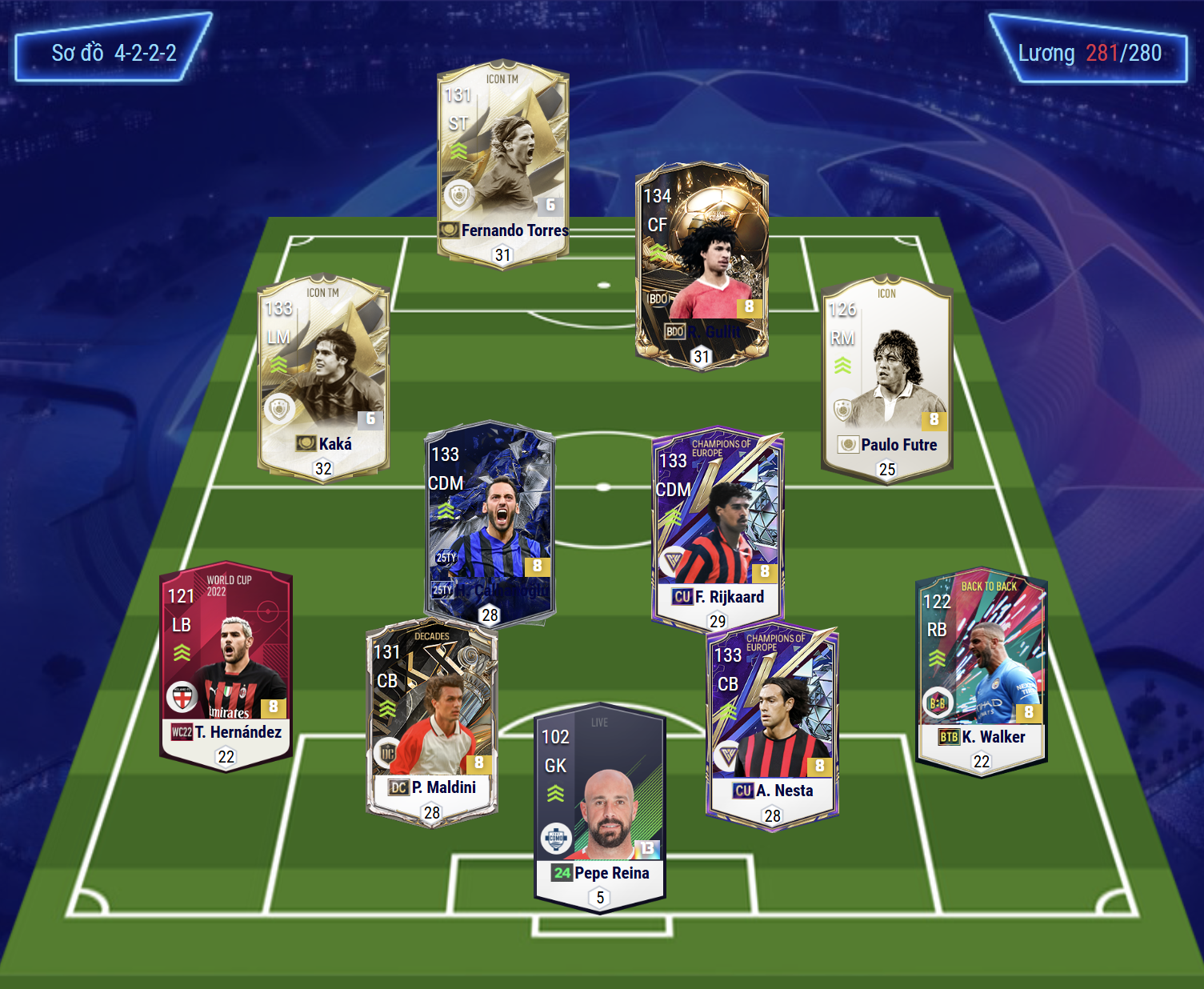Click the Calhanoglu CDM card

click(x=490, y=520)
